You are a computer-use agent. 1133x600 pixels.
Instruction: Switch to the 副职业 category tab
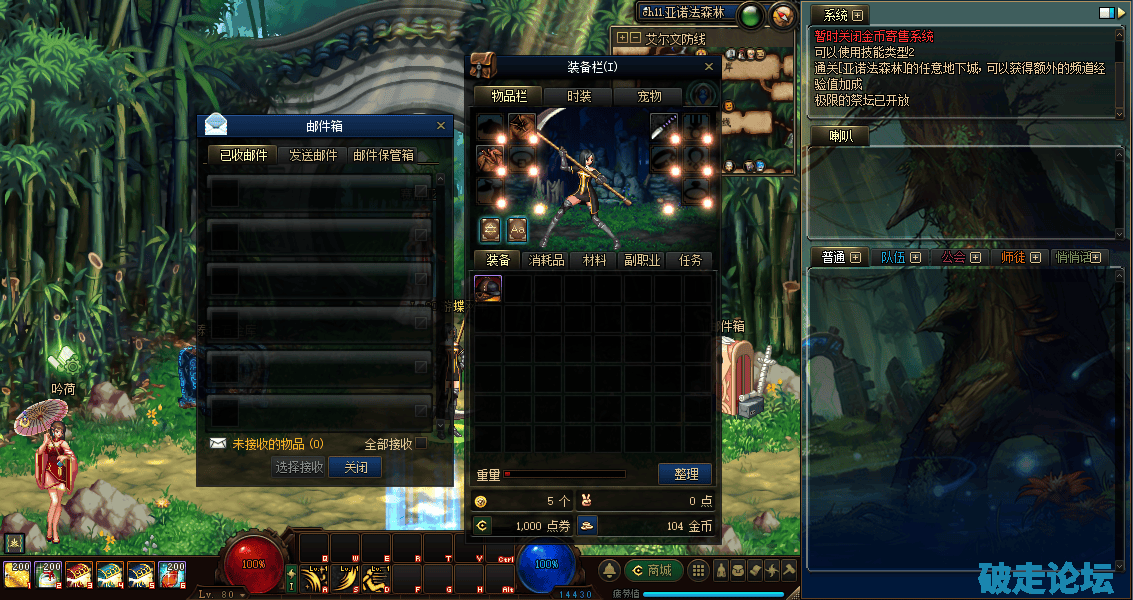(x=642, y=260)
